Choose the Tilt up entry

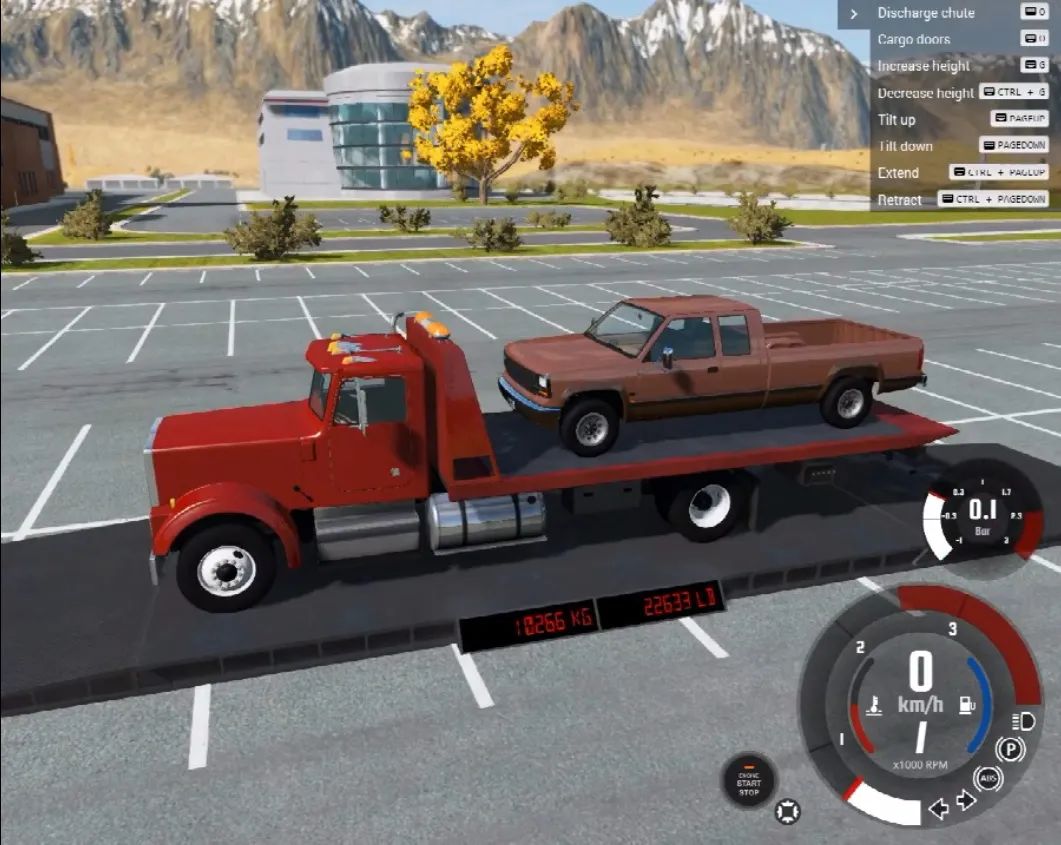[897, 120]
